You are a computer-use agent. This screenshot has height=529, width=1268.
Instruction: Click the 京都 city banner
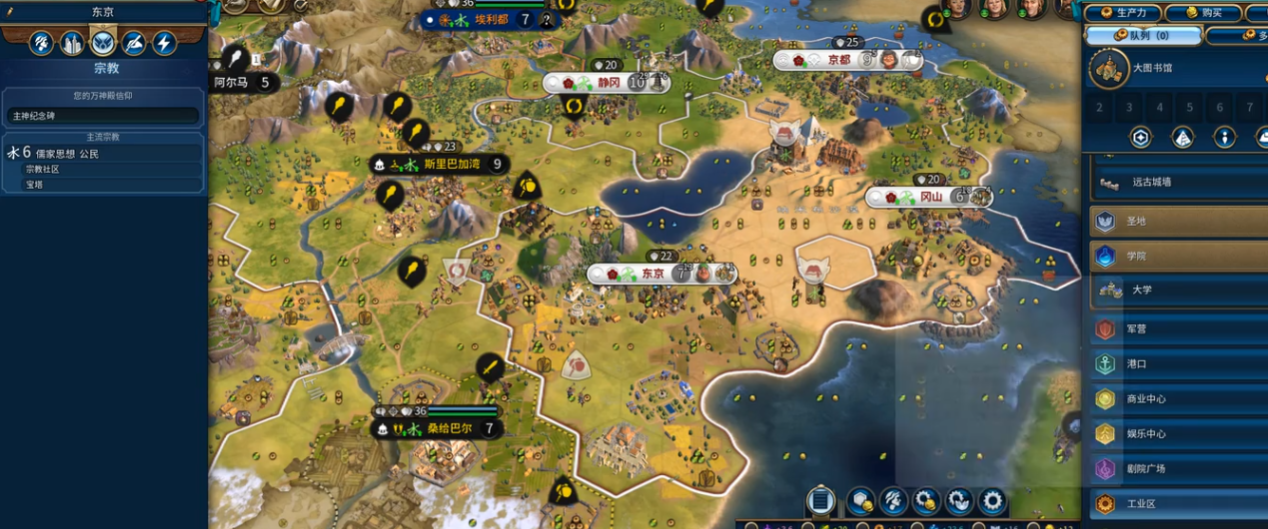tap(838, 60)
